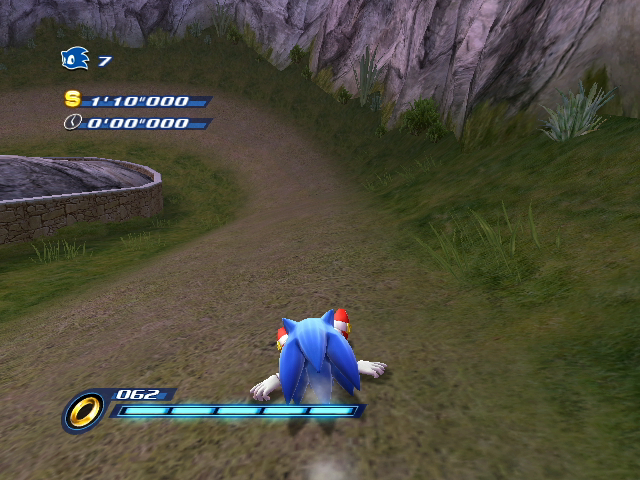Screen dimensions: 640x480
Task: Select the gold ring counter icon
Action: tap(85, 410)
